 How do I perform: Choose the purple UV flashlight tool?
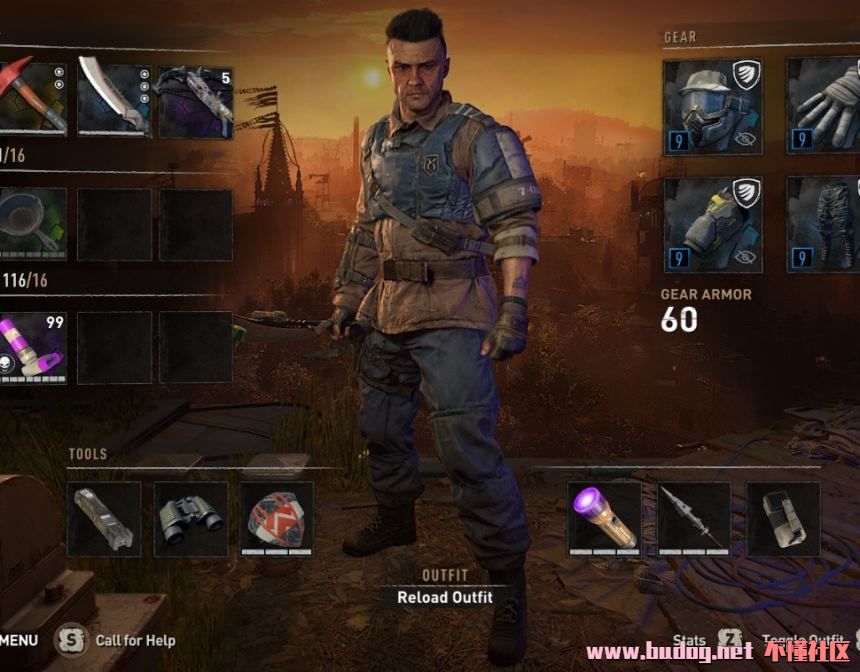tap(604, 518)
